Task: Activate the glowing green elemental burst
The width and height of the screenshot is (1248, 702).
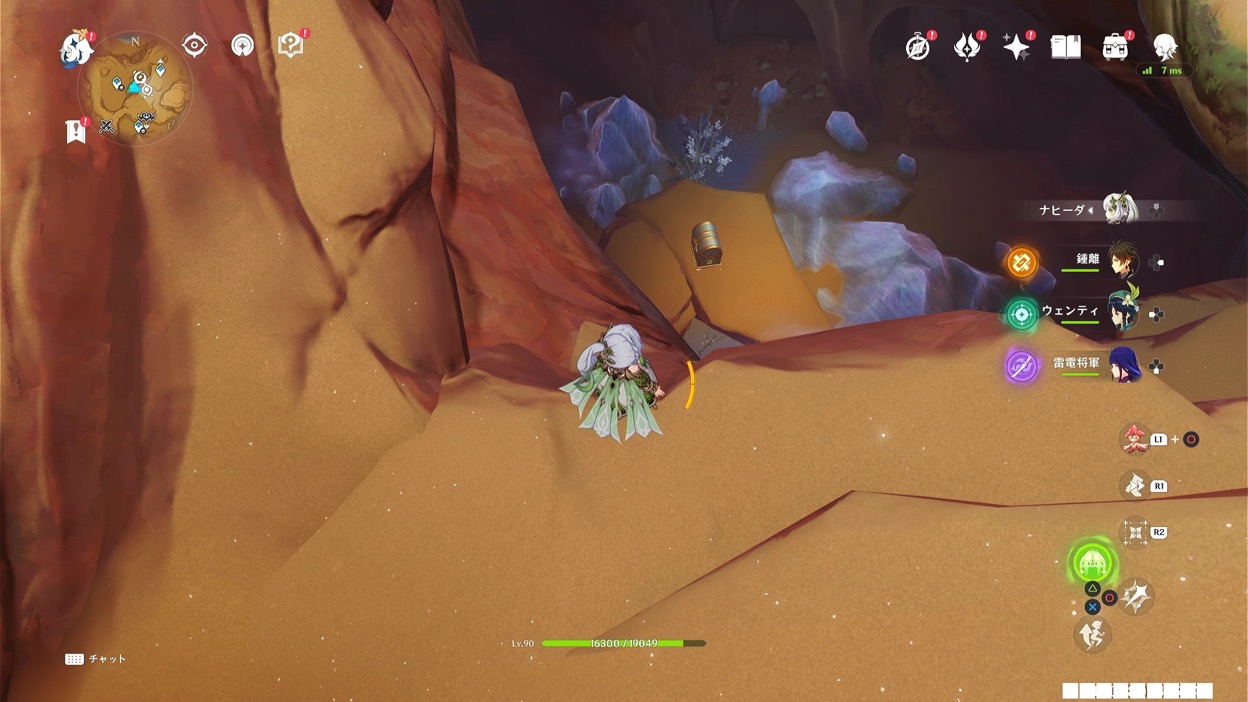Action: [x=1092, y=562]
